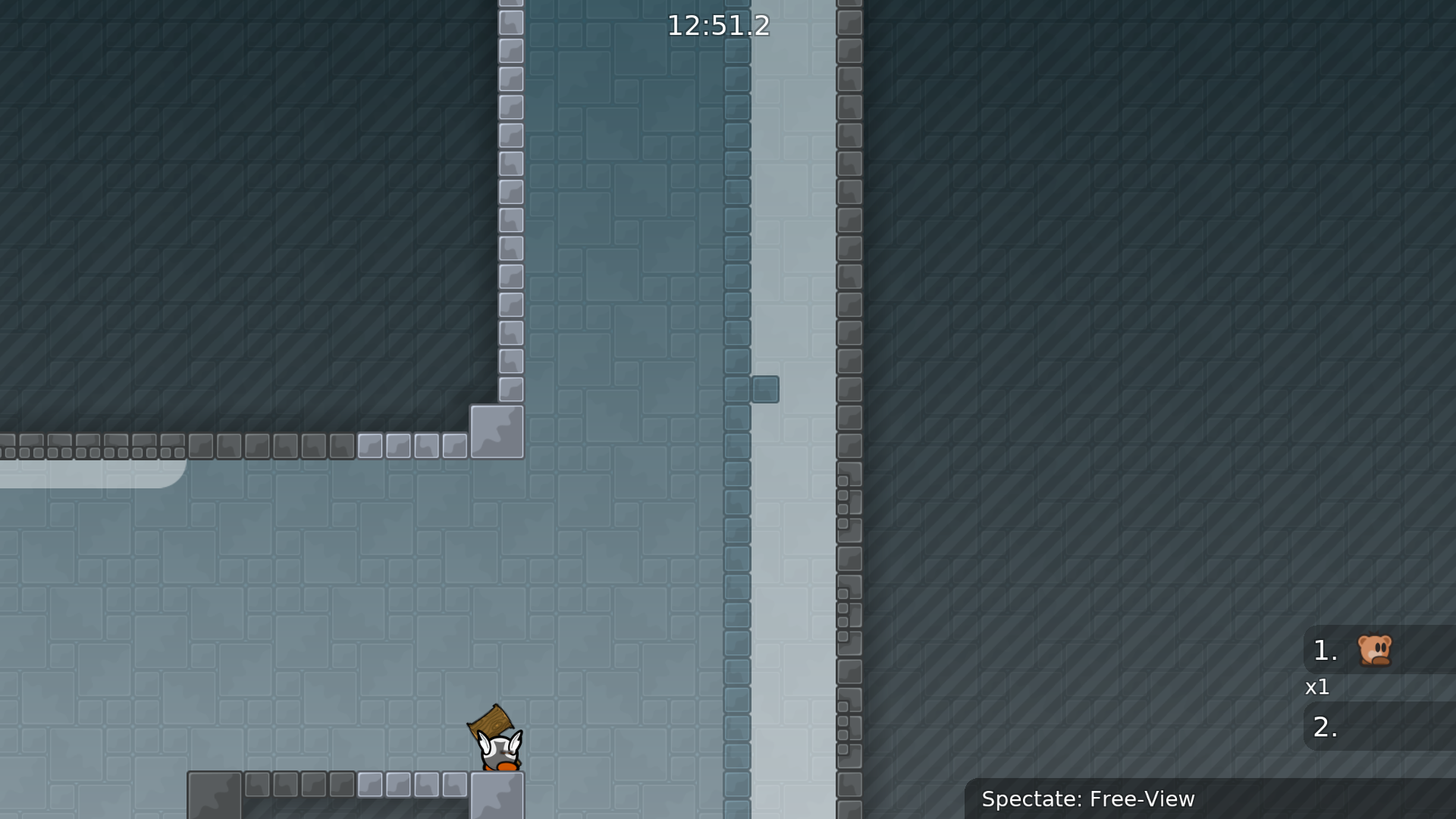This screenshot has width=1456, height=819.
Task: Select the lone small block in the corridor
Action: coord(766,389)
